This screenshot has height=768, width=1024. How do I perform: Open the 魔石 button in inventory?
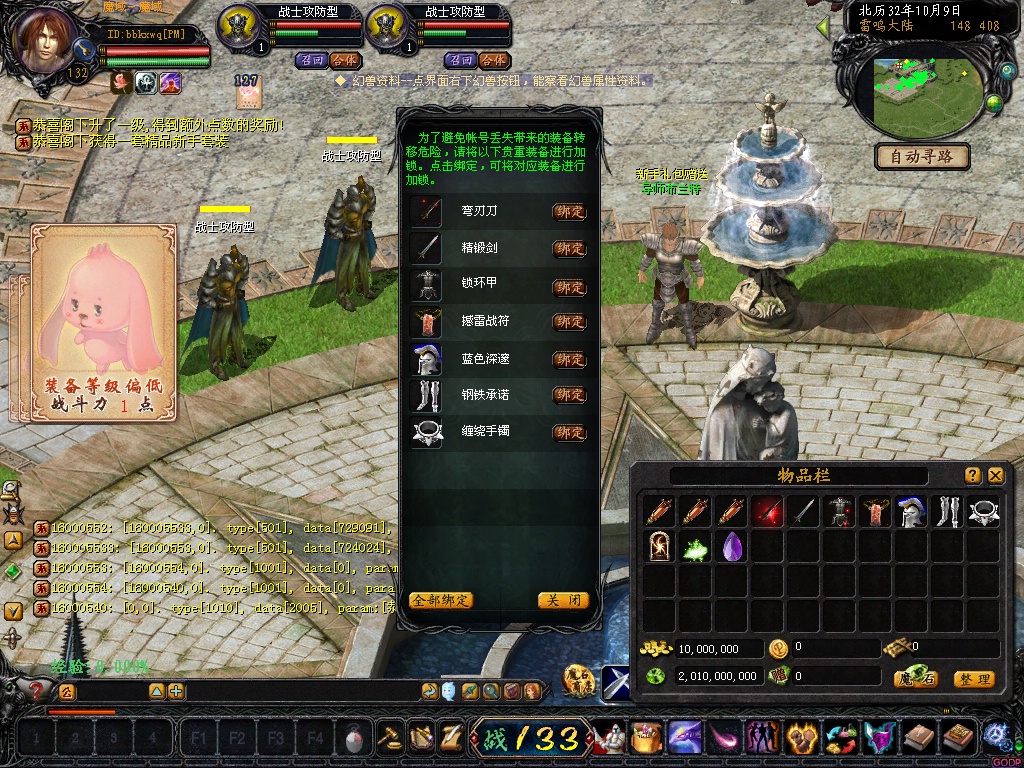coord(915,679)
